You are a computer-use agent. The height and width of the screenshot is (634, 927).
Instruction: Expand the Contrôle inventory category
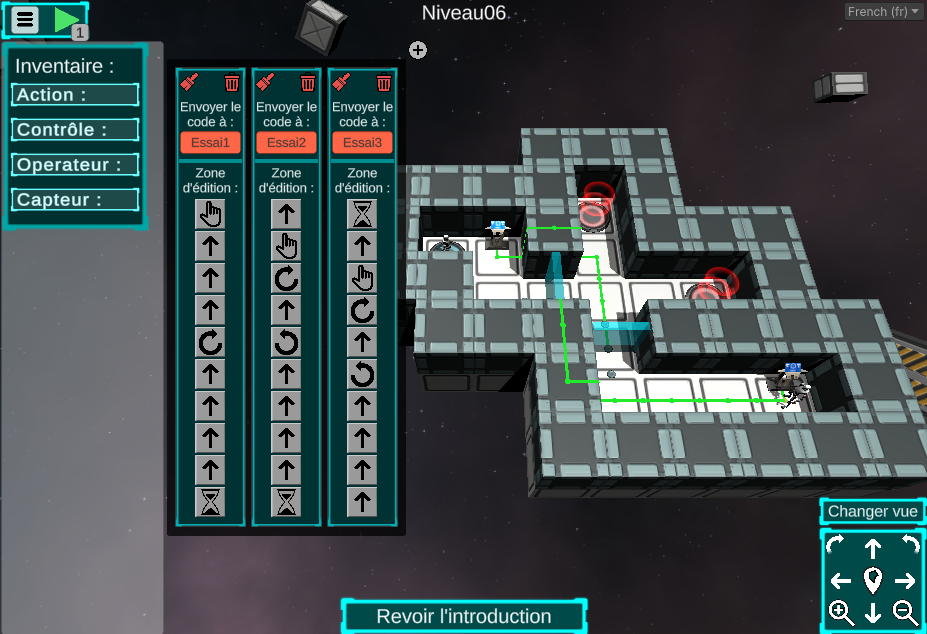pos(75,130)
